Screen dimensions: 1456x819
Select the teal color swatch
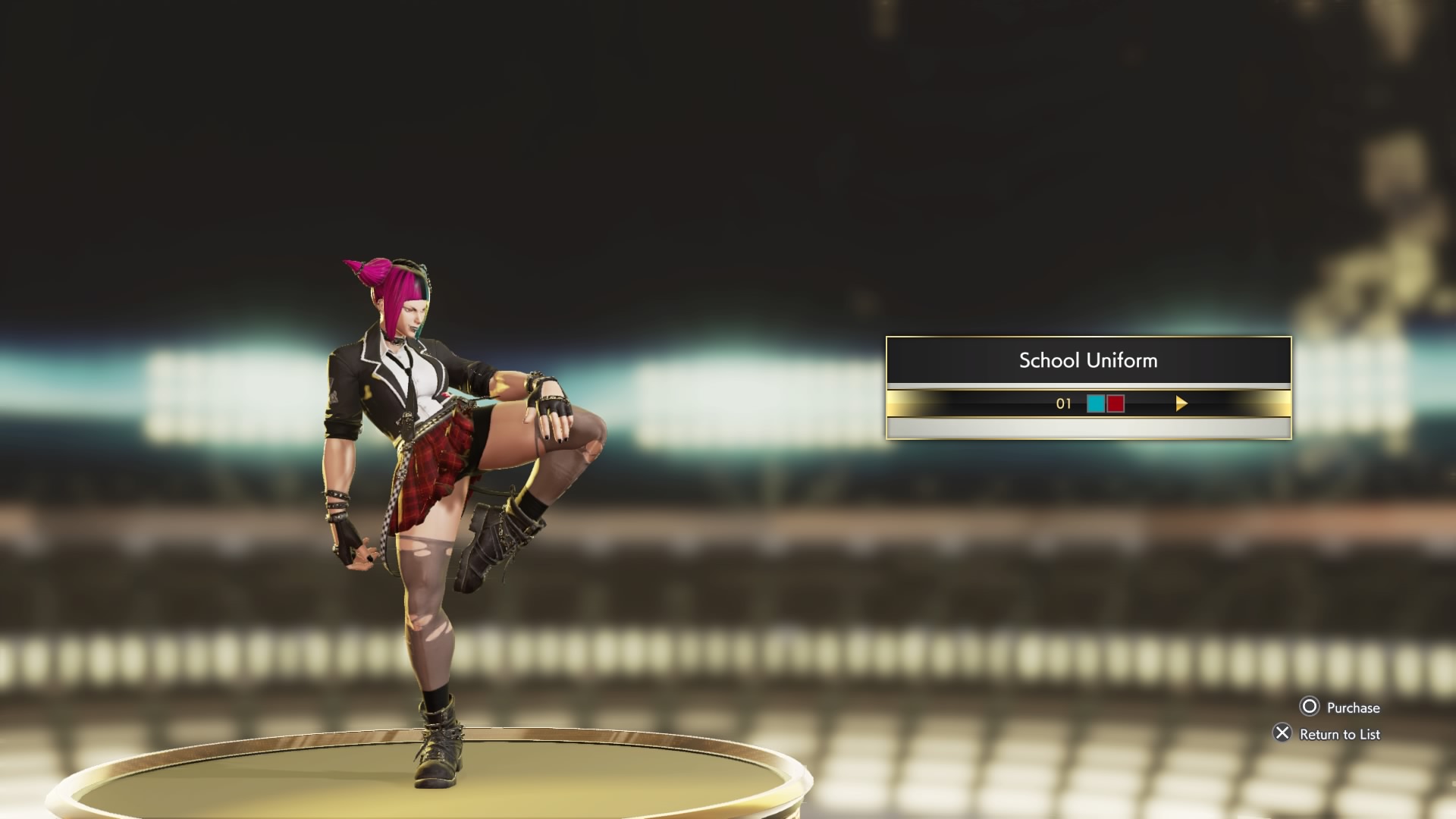click(1095, 404)
